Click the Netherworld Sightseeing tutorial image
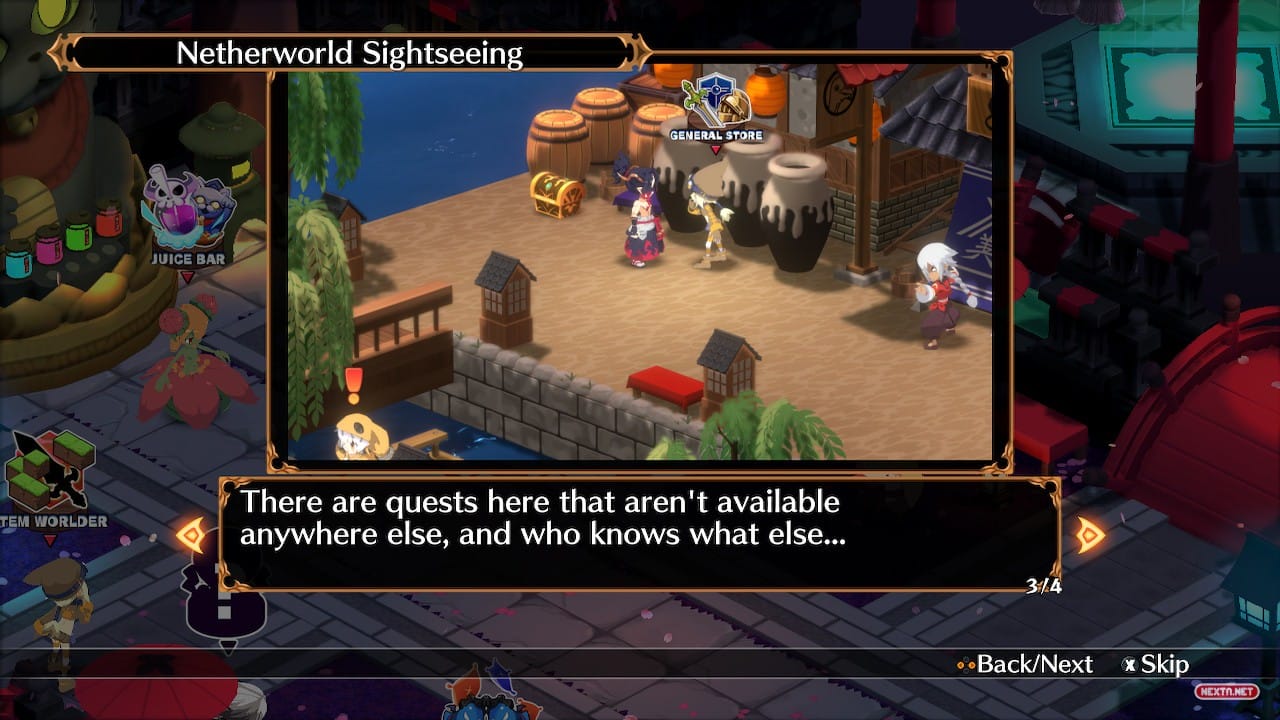Screen dimensions: 1280x720 [640, 262]
